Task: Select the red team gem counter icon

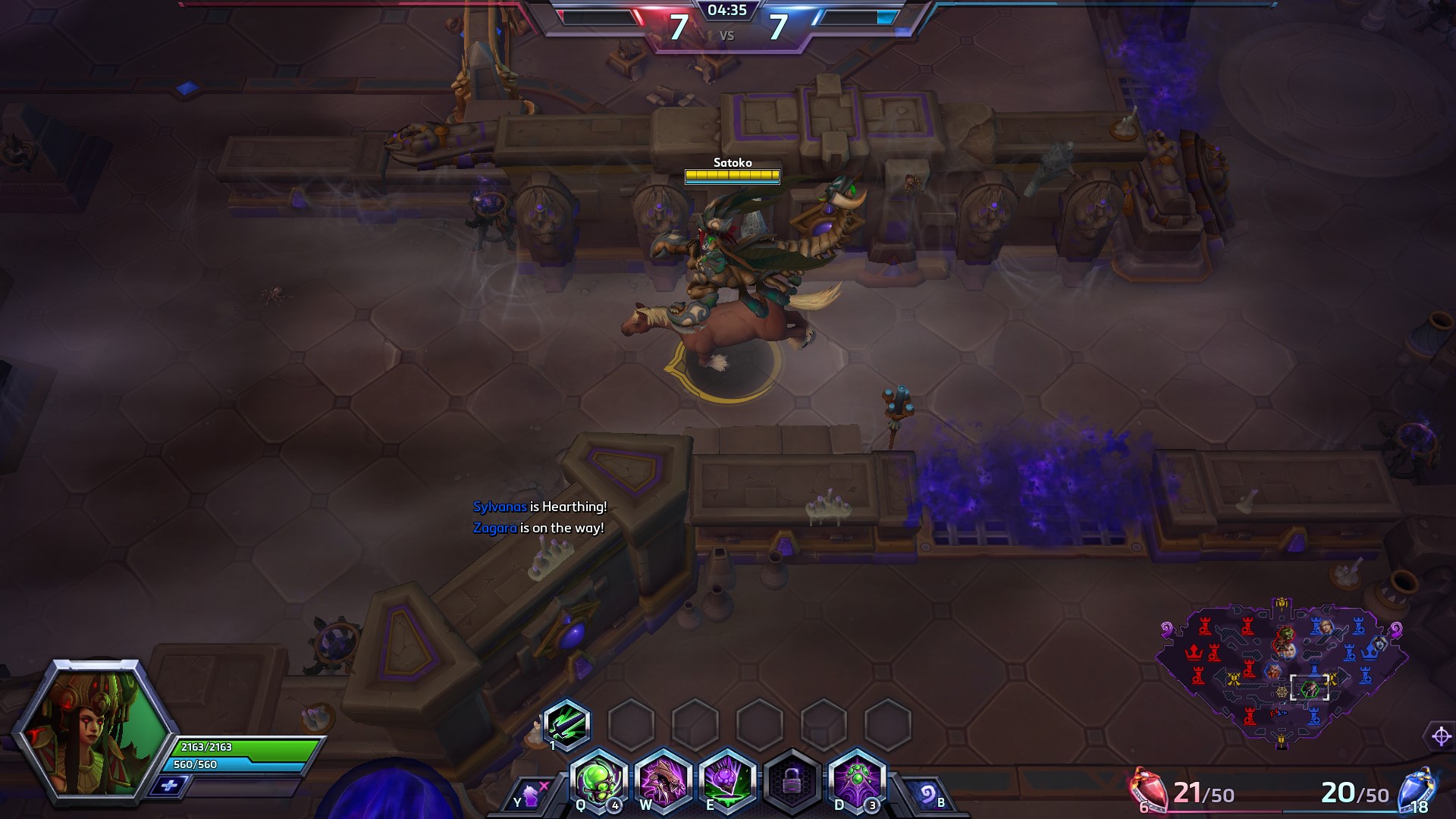Action: 1150,790
